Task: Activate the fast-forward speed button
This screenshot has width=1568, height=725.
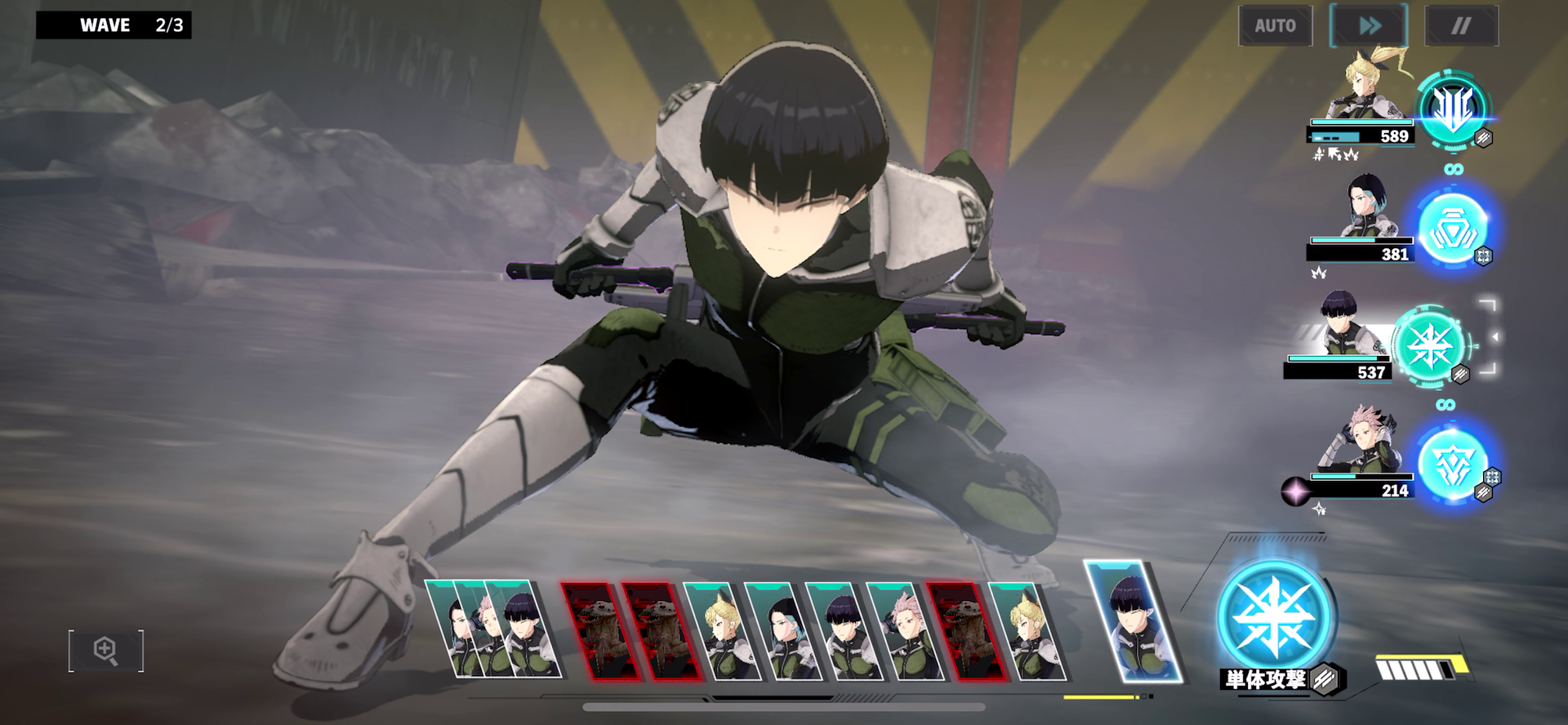Action: click(x=1369, y=26)
